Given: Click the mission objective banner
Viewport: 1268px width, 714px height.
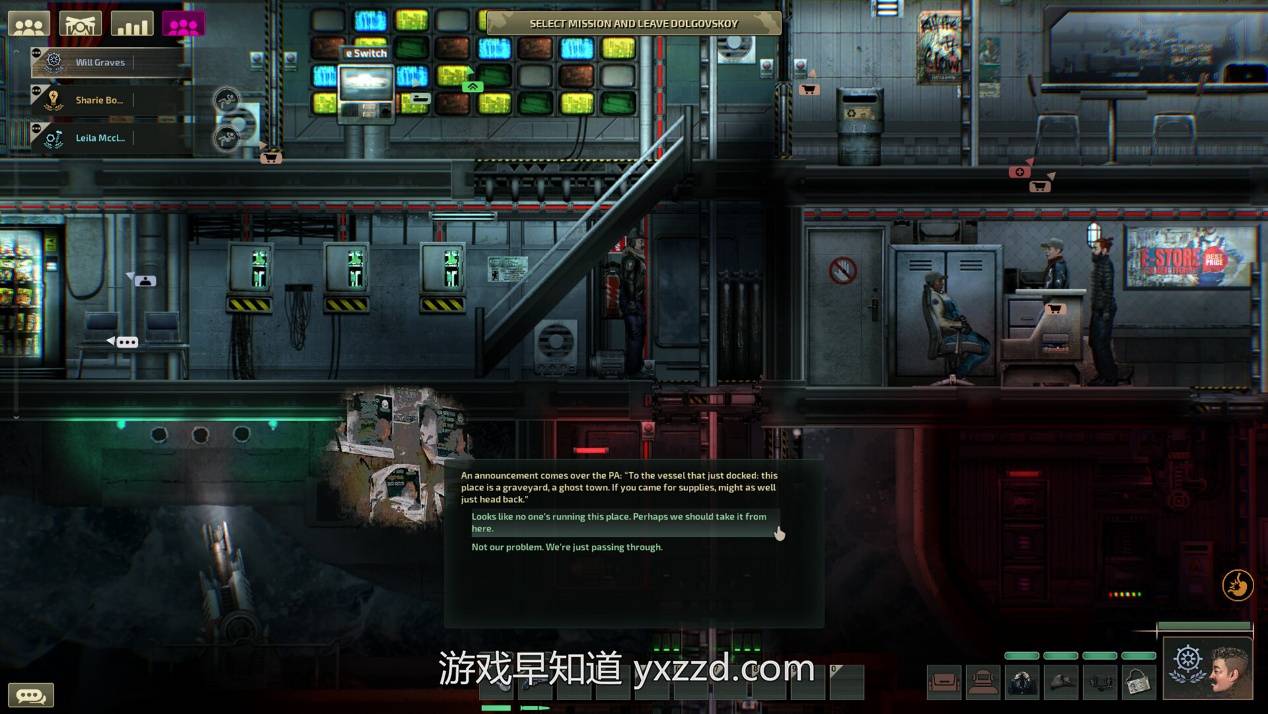Looking at the screenshot, I should [633, 23].
